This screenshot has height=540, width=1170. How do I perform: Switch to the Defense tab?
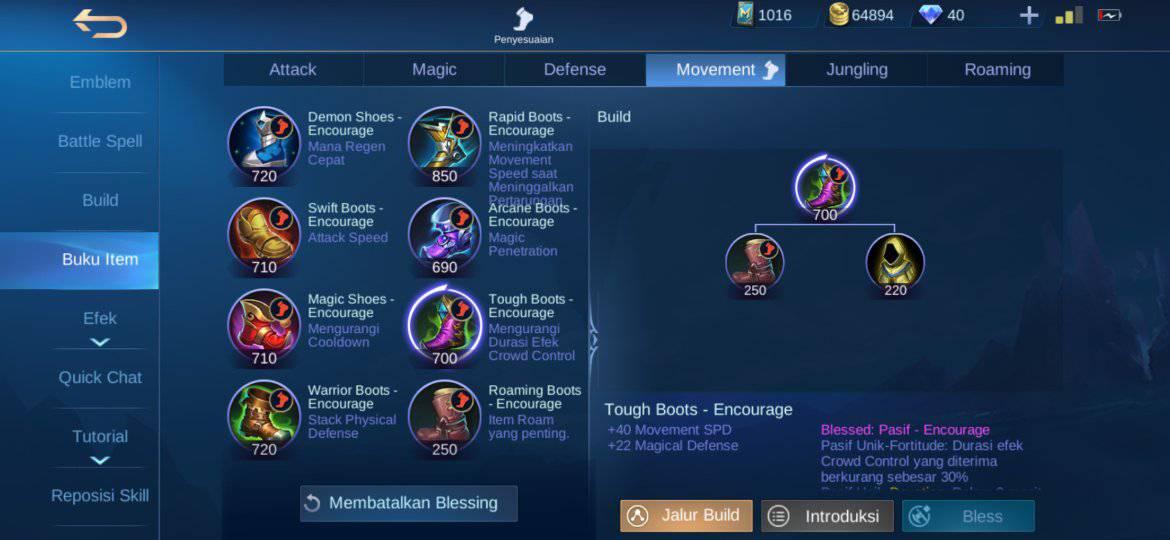click(x=575, y=70)
